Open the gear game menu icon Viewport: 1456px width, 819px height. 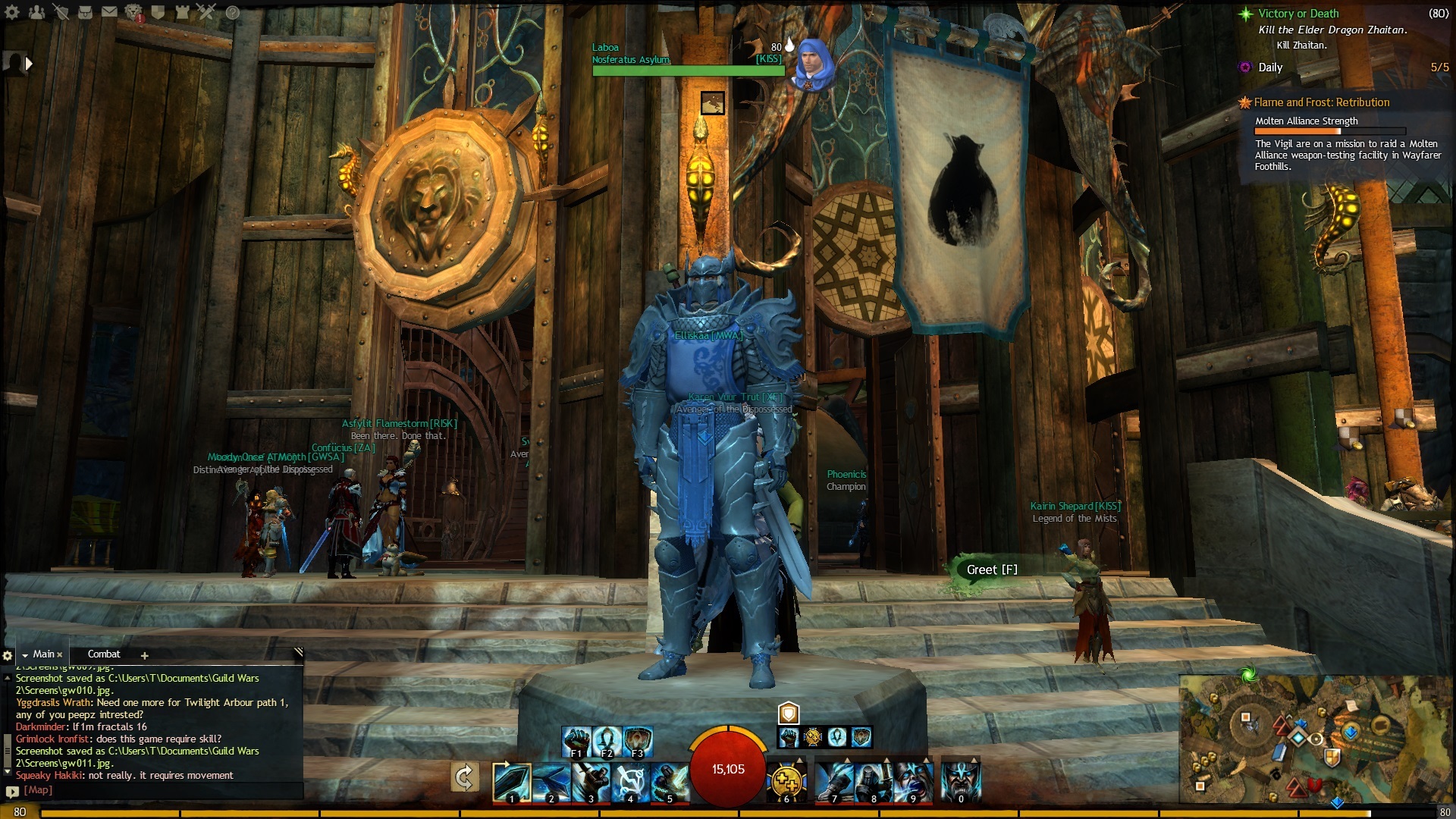click(12, 12)
